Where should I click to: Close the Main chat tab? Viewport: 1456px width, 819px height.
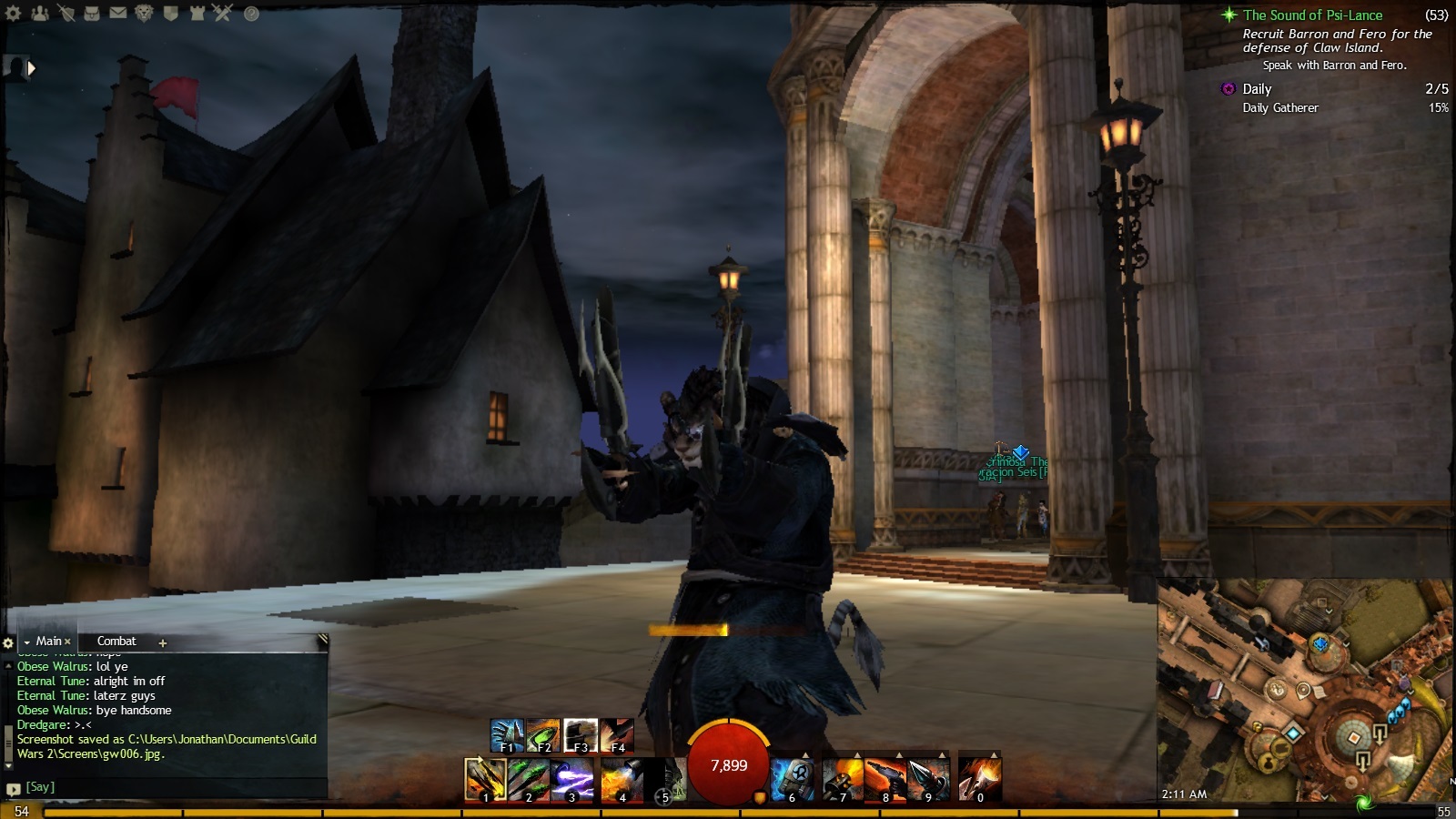[67, 642]
